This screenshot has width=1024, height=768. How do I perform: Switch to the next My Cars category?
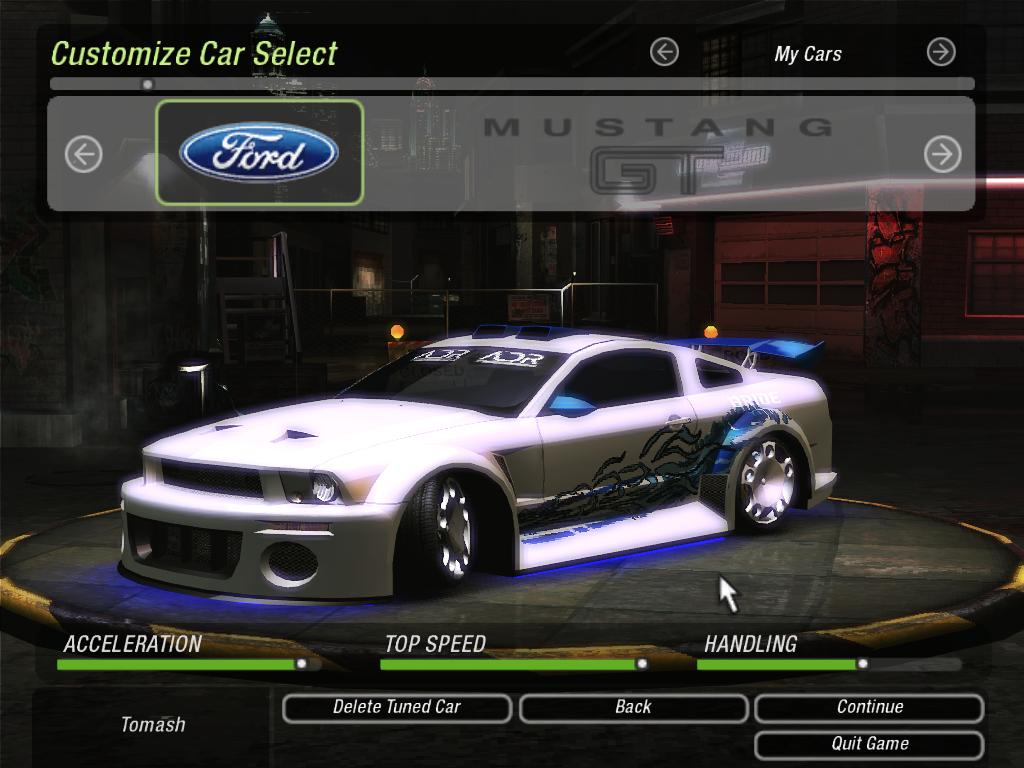point(941,52)
